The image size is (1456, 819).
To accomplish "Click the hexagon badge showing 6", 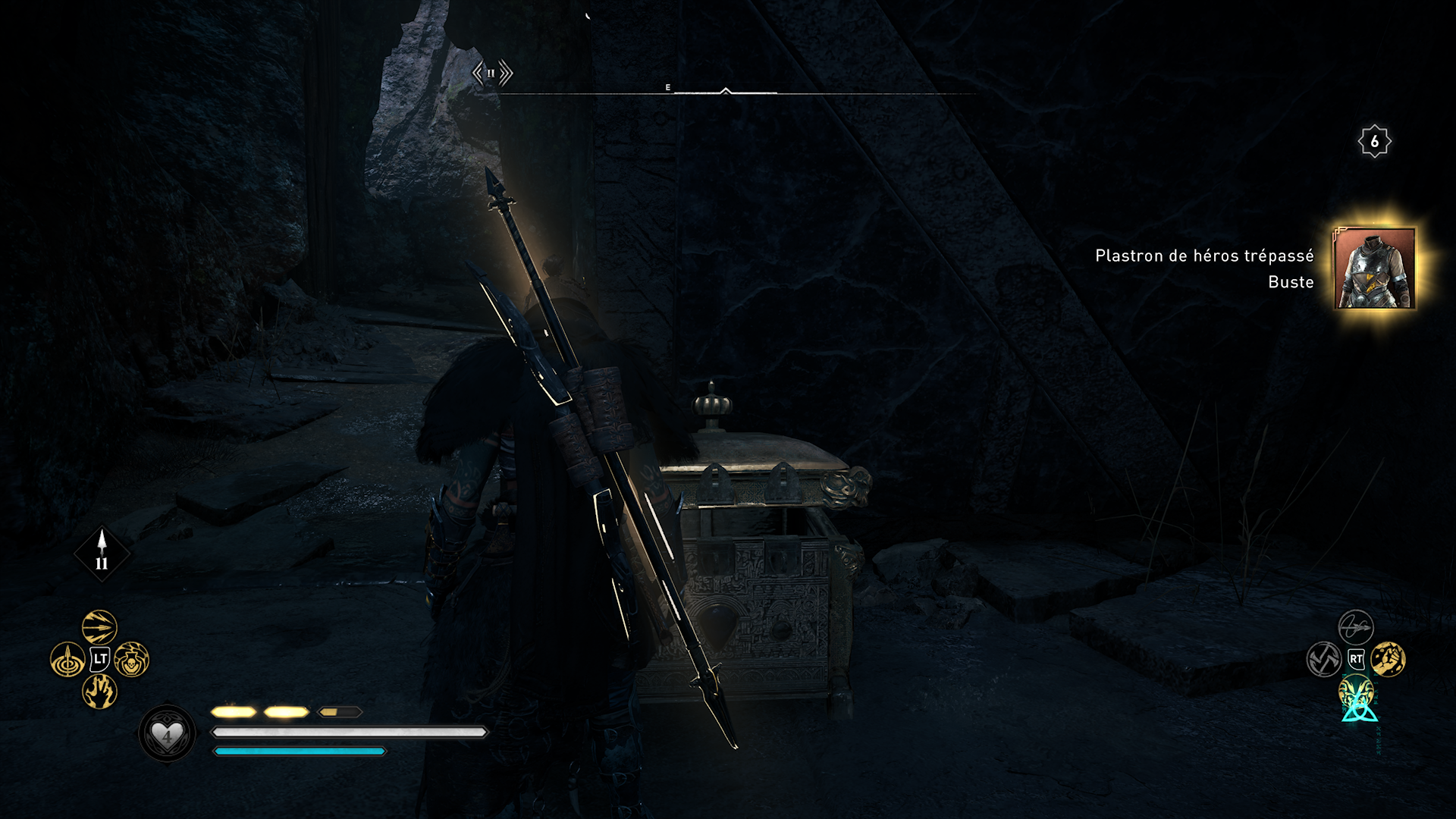I will point(1374,142).
